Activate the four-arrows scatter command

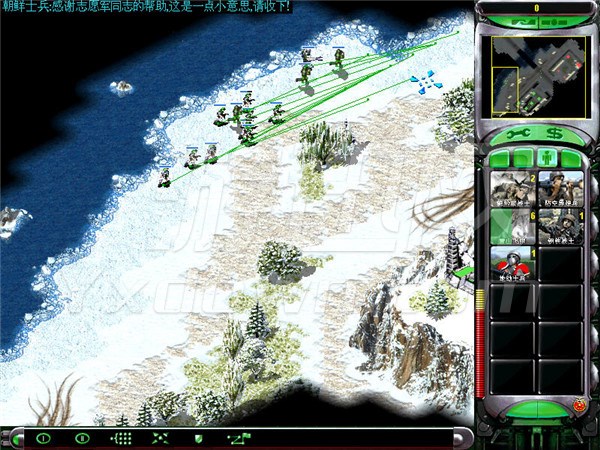[160, 438]
